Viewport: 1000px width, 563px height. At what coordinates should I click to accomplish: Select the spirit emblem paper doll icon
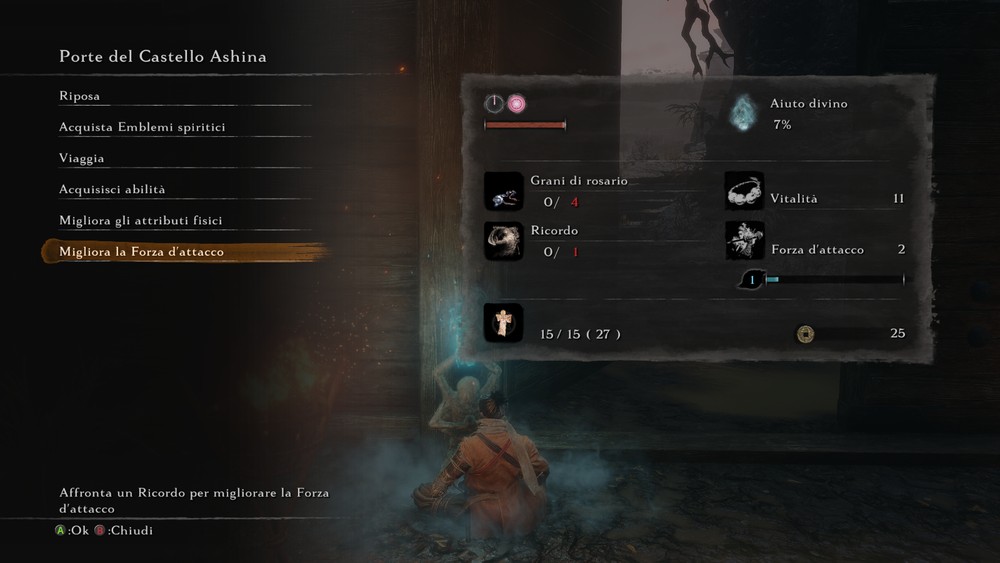pos(503,323)
